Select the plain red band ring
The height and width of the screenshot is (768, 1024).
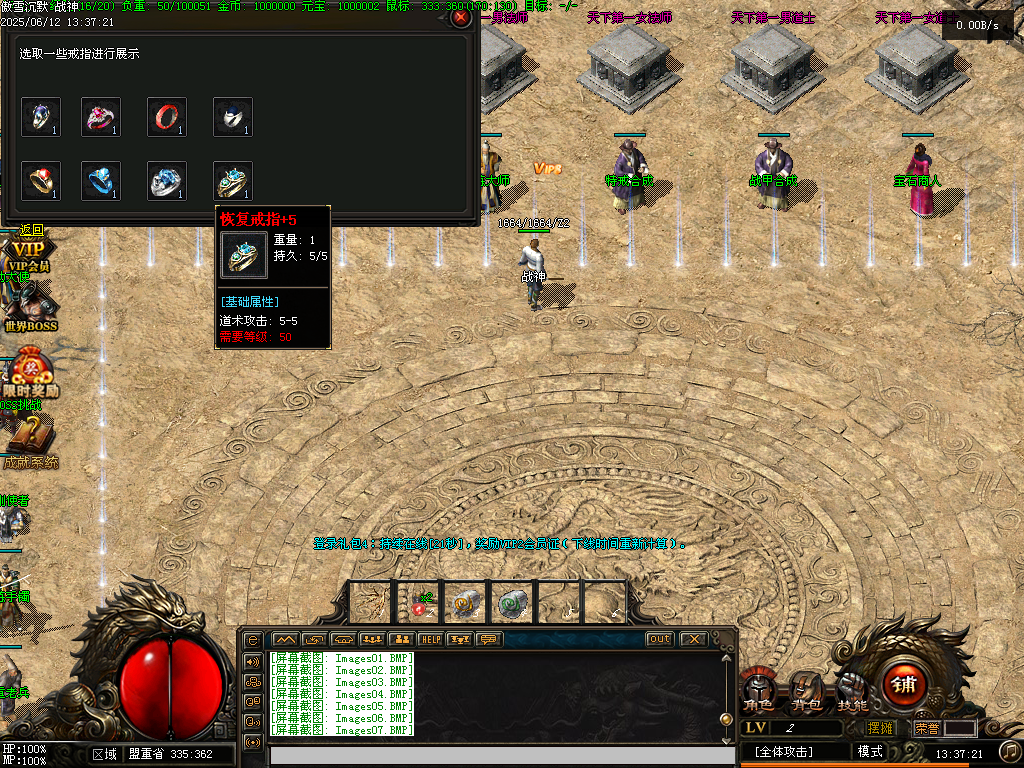point(167,117)
